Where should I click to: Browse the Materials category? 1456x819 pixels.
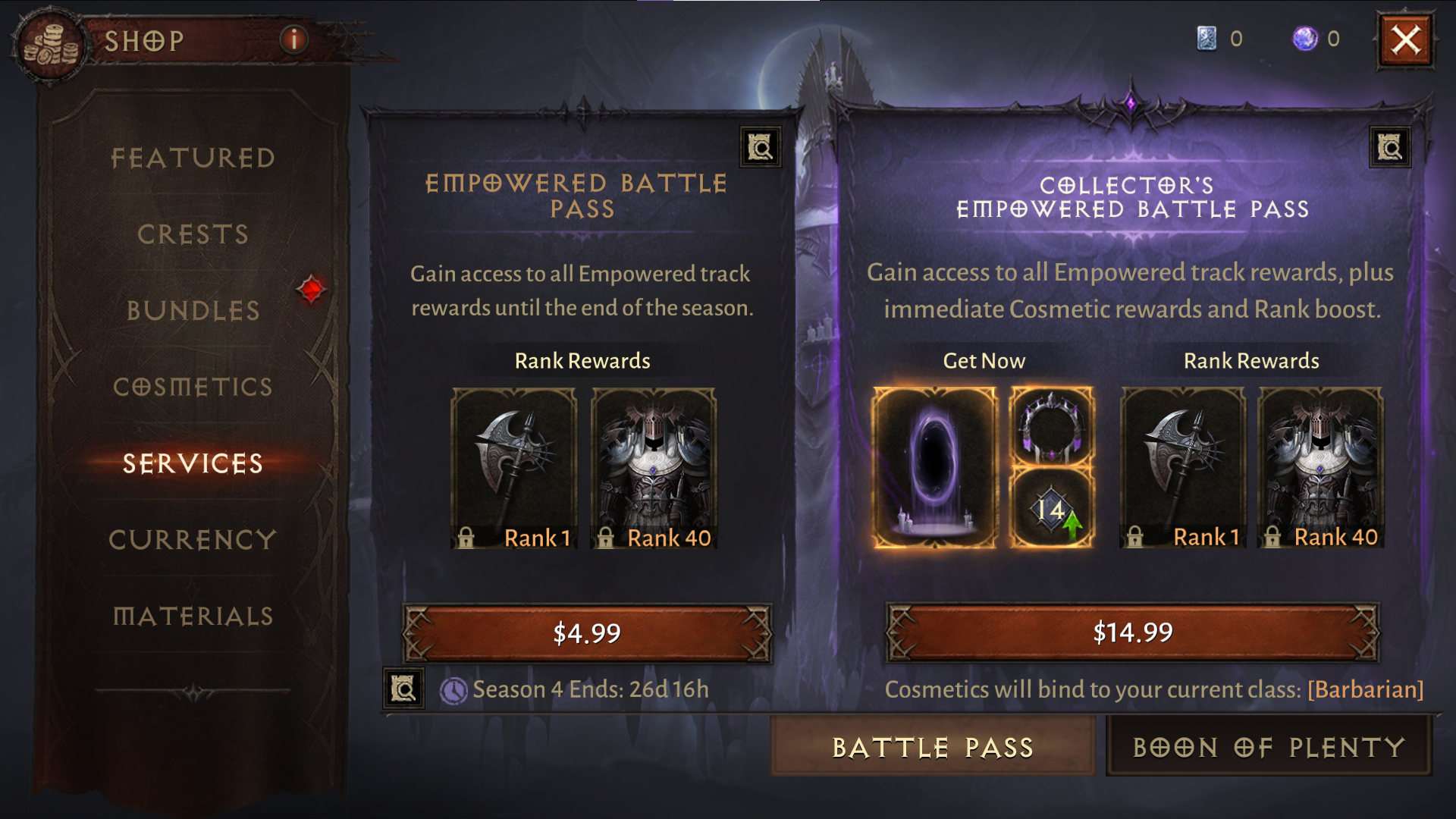pyautogui.click(x=192, y=617)
